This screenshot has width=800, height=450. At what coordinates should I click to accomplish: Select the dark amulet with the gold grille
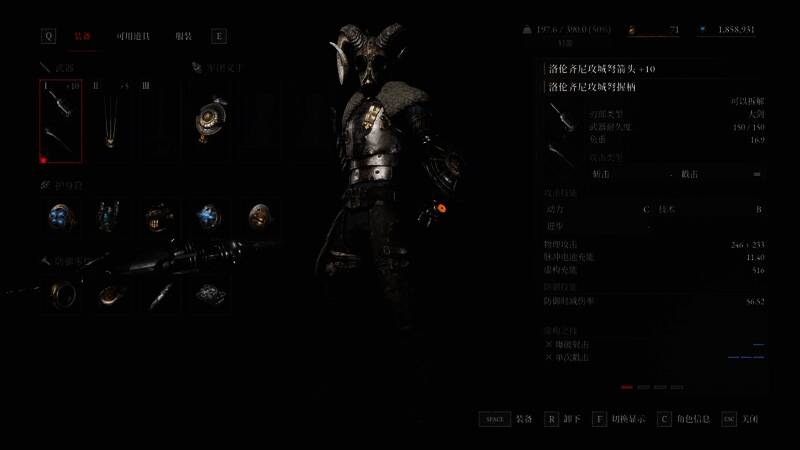click(158, 216)
